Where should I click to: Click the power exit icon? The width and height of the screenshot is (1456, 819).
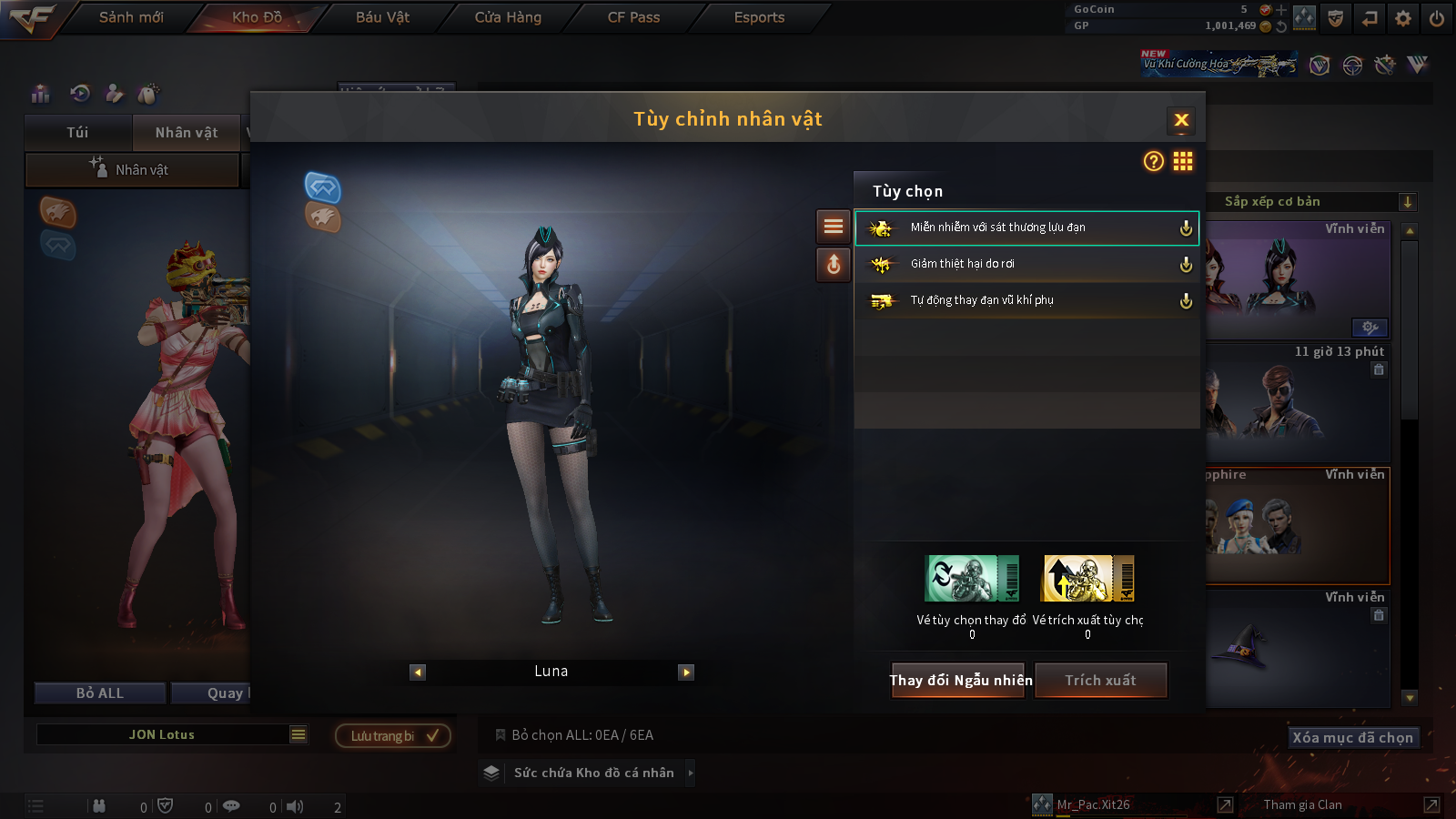(1437, 18)
